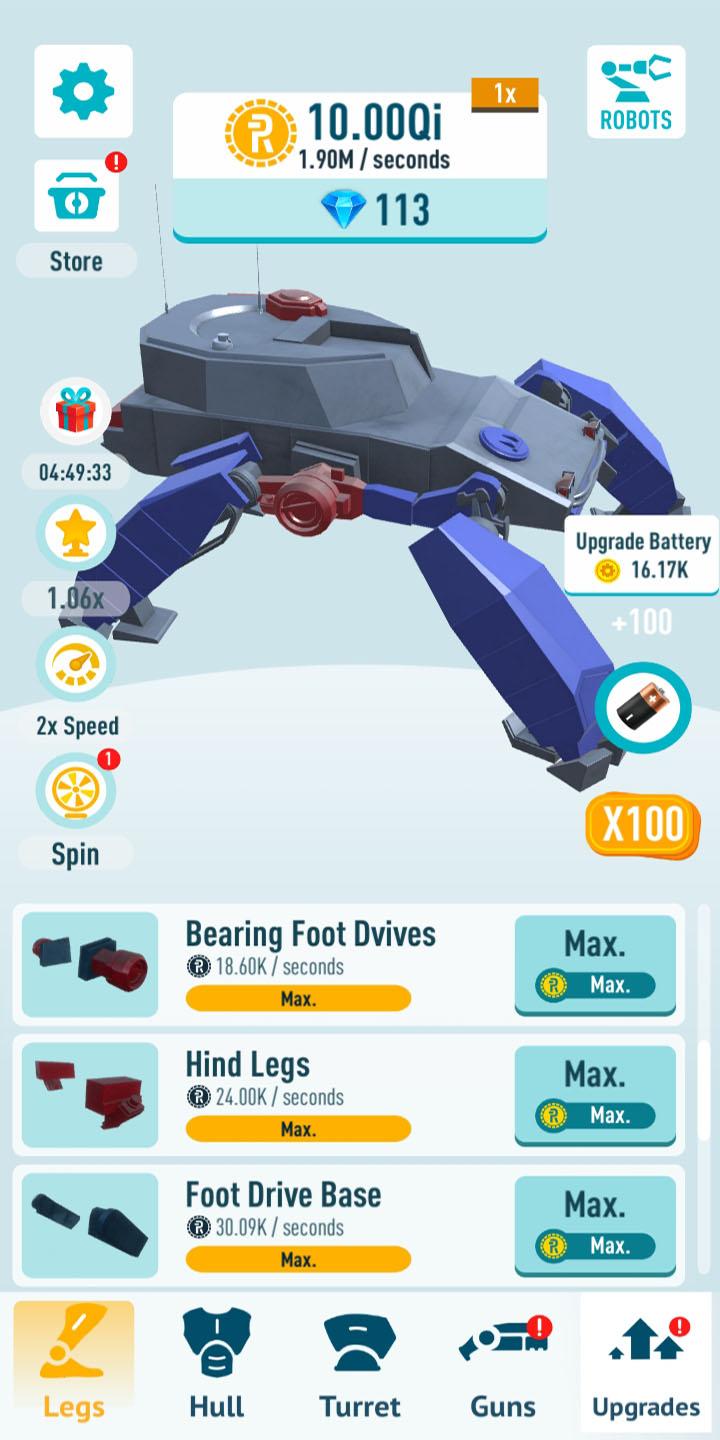
Task: Open the Robots menu
Action: click(x=636, y=91)
